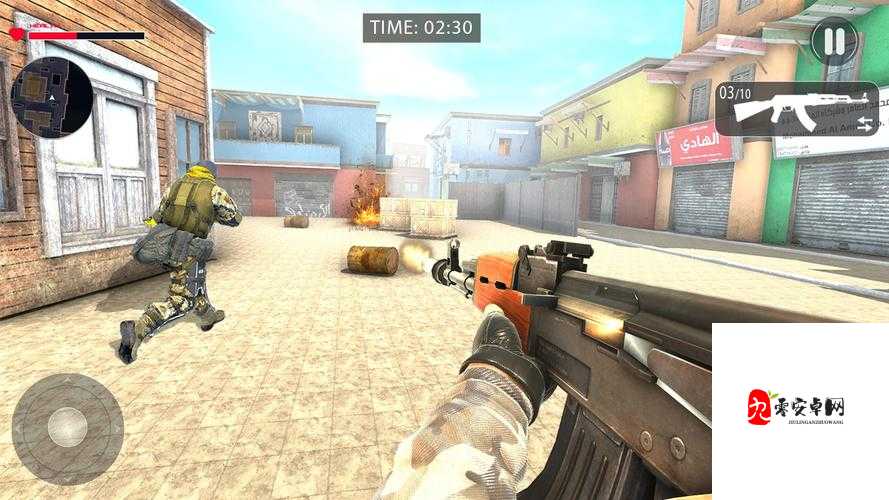889x500 pixels.
Task: Pause the game with the pause button
Action: pyautogui.click(x=833, y=42)
